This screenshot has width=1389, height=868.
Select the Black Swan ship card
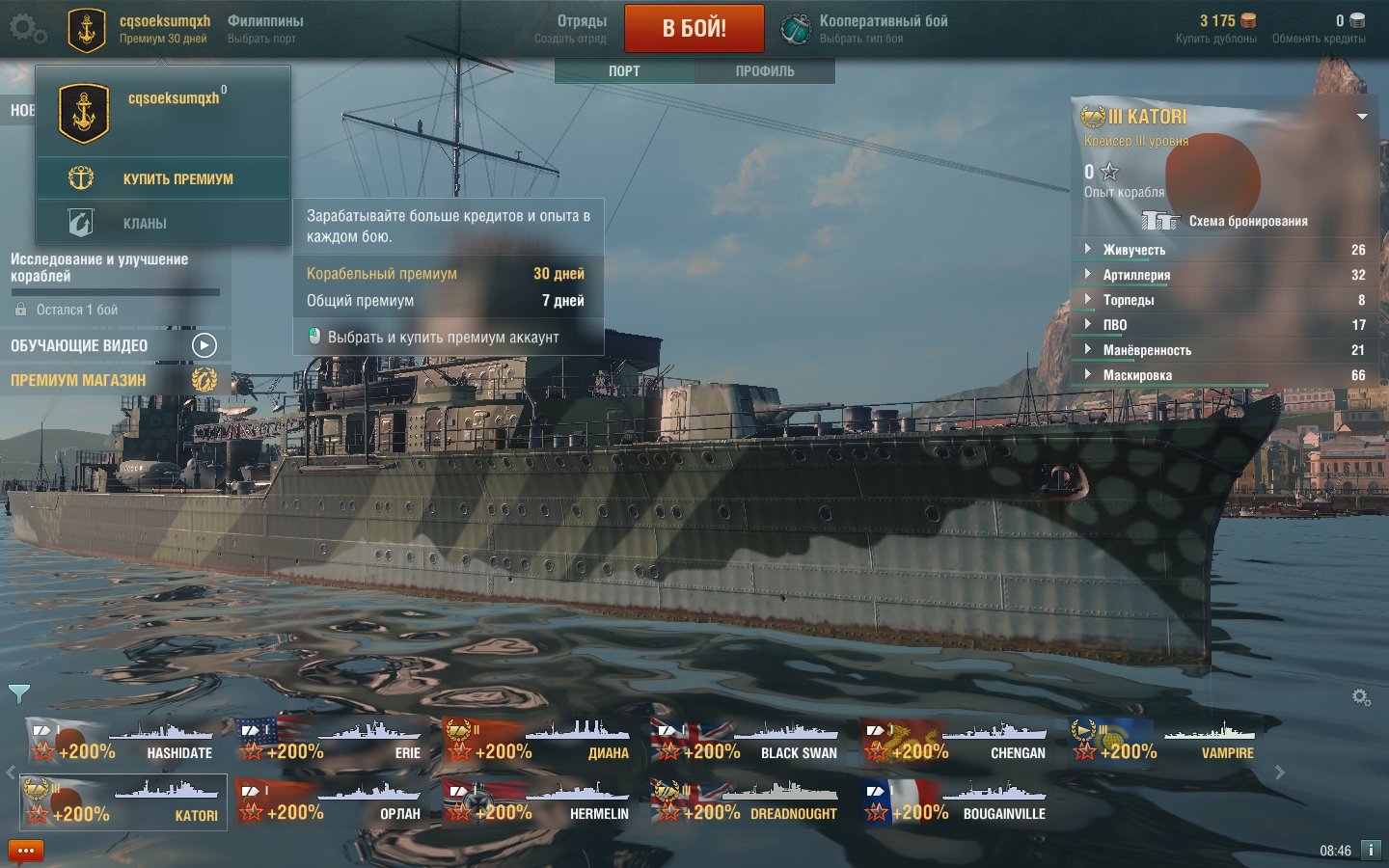click(746, 742)
